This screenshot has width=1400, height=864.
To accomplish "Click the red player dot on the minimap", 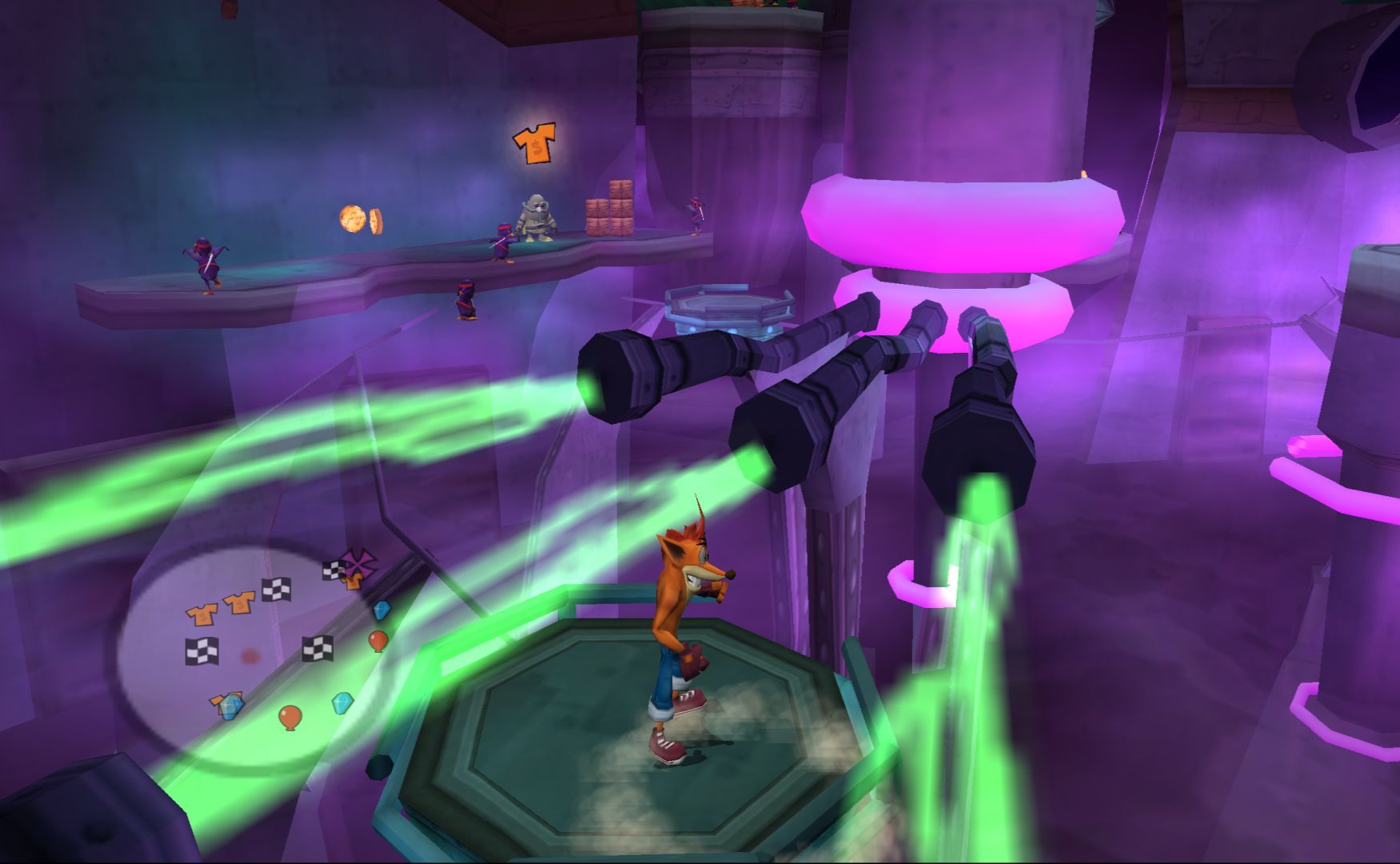I will (x=250, y=656).
